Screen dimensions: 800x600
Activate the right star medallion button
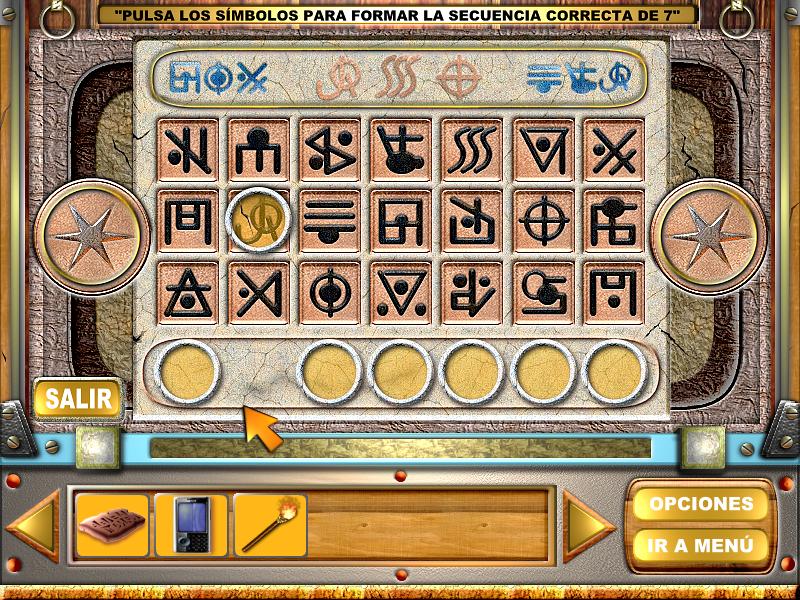click(708, 236)
